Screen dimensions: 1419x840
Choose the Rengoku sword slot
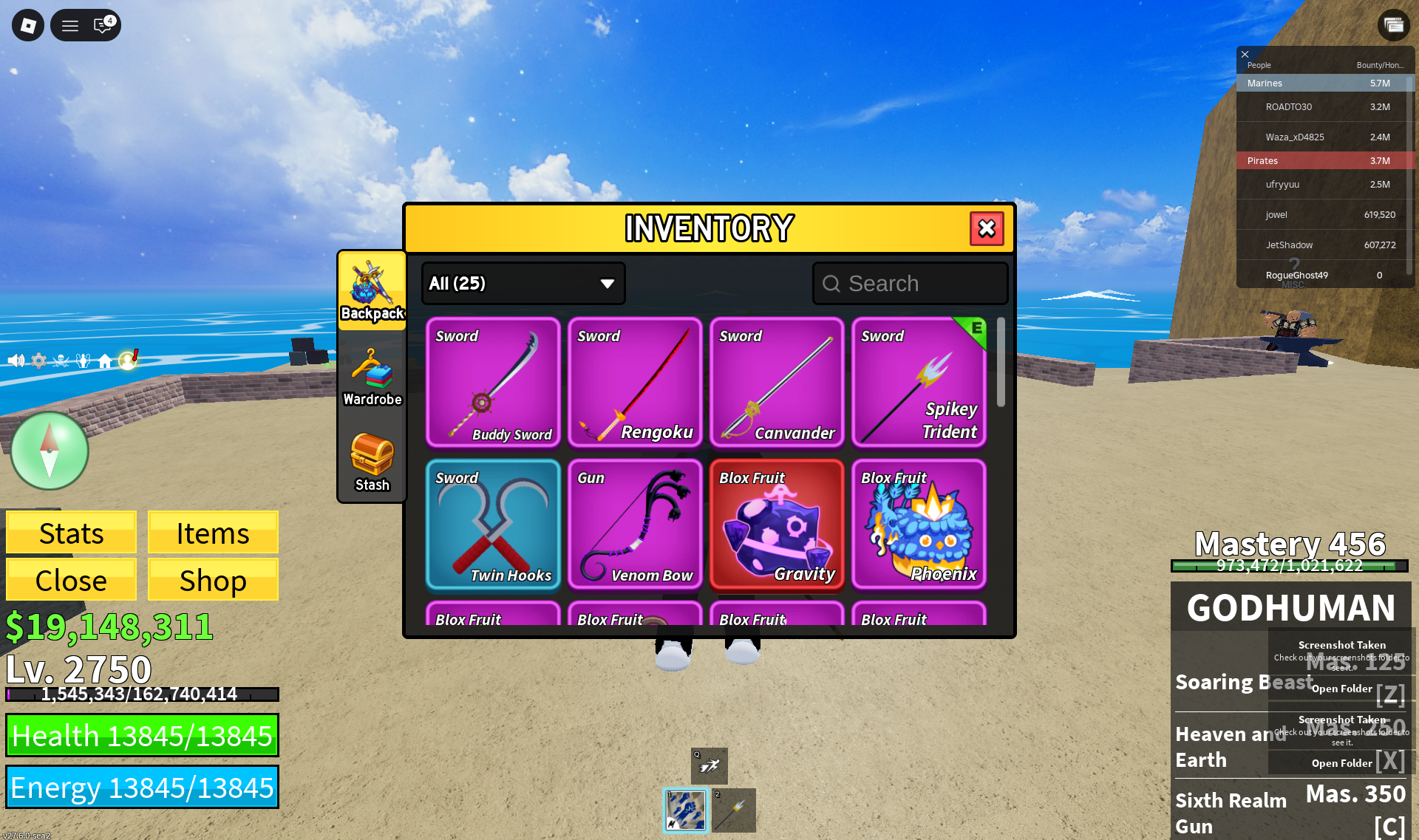coord(635,382)
